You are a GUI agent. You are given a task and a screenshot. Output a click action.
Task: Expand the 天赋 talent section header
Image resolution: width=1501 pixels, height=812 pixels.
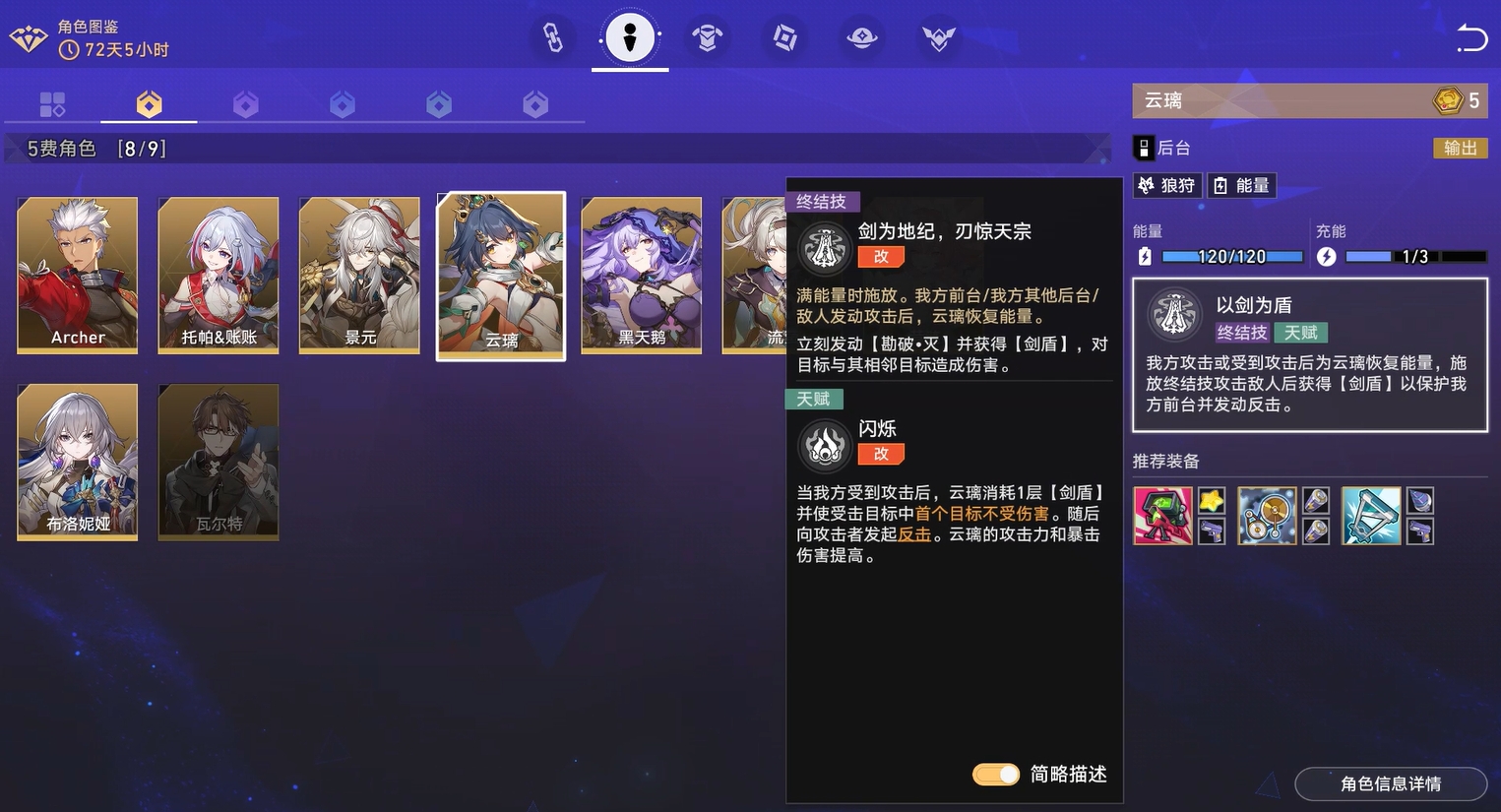pos(815,399)
